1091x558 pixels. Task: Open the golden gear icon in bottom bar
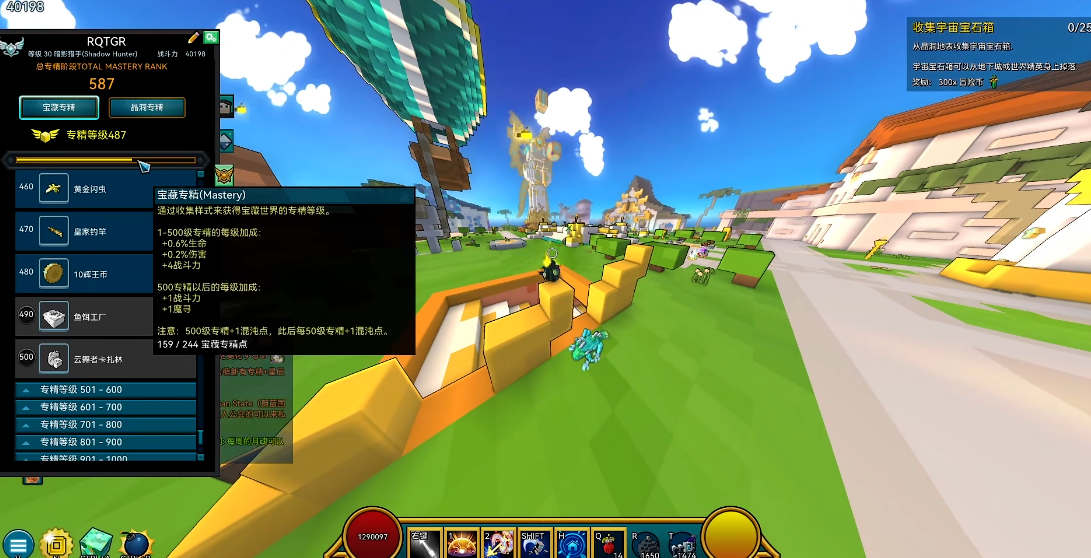click(57, 543)
